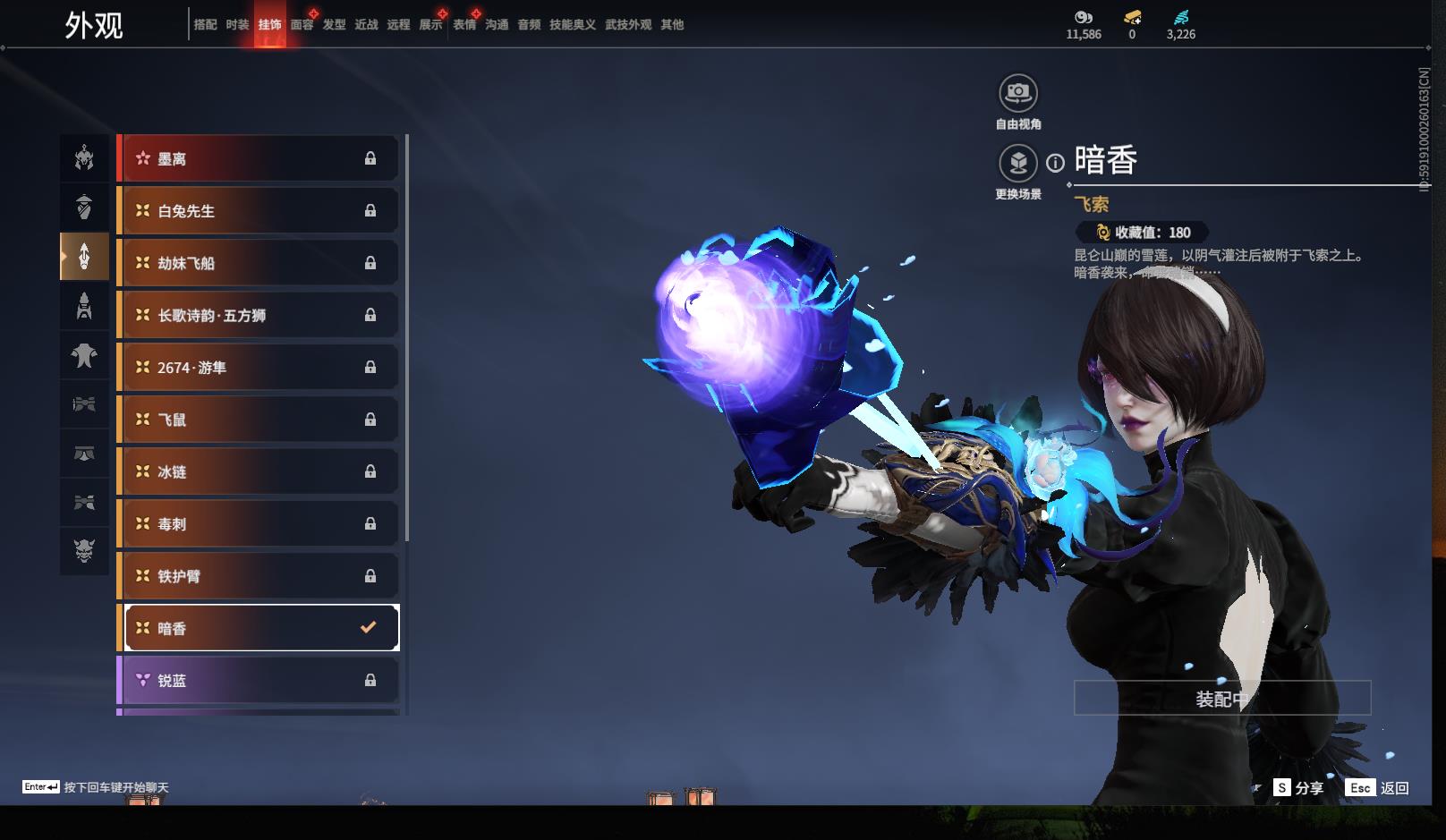Open the 武技外观 tab

(x=627, y=25)
